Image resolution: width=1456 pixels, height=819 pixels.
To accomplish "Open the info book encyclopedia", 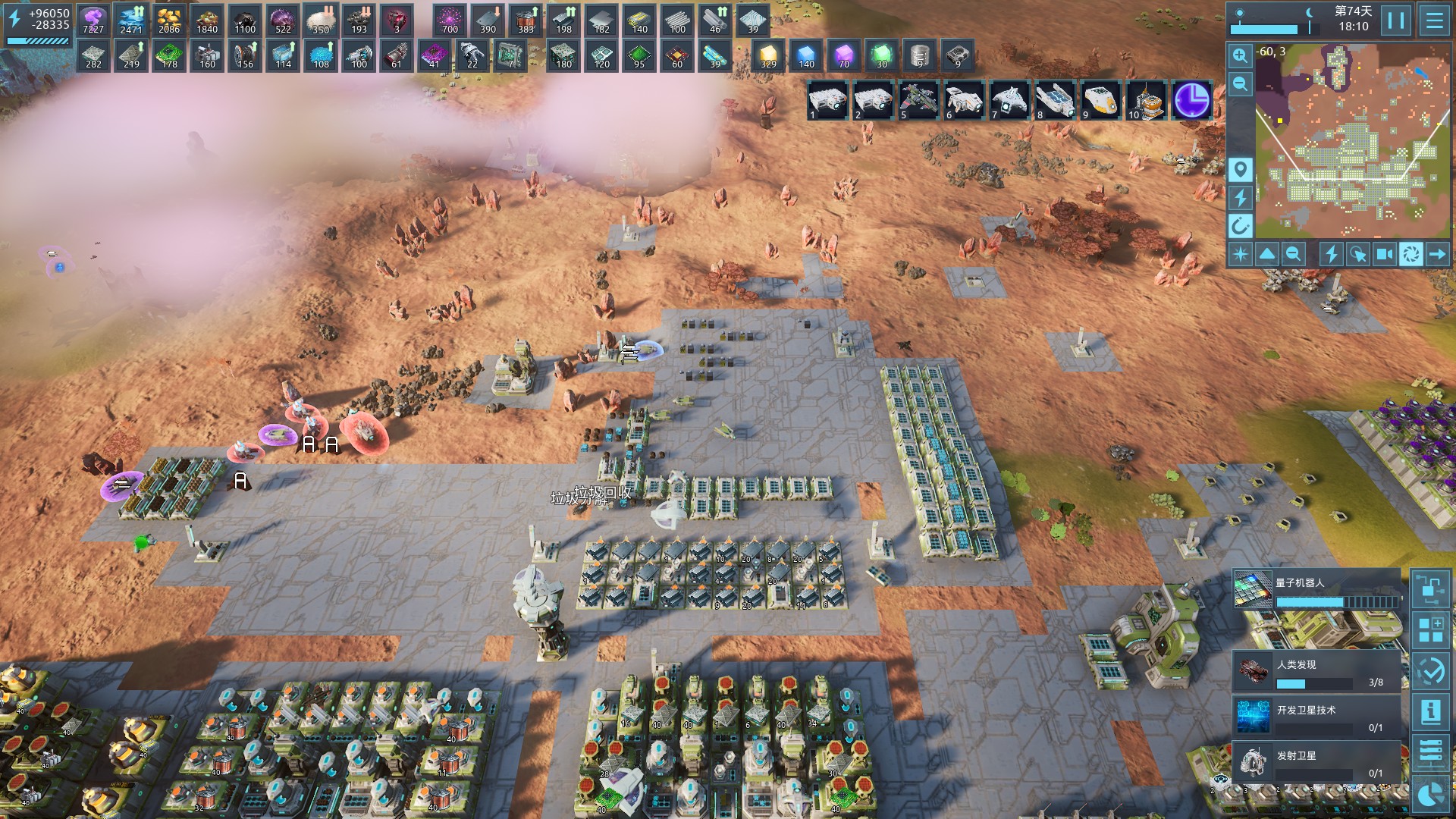I will pos(1431,711).
